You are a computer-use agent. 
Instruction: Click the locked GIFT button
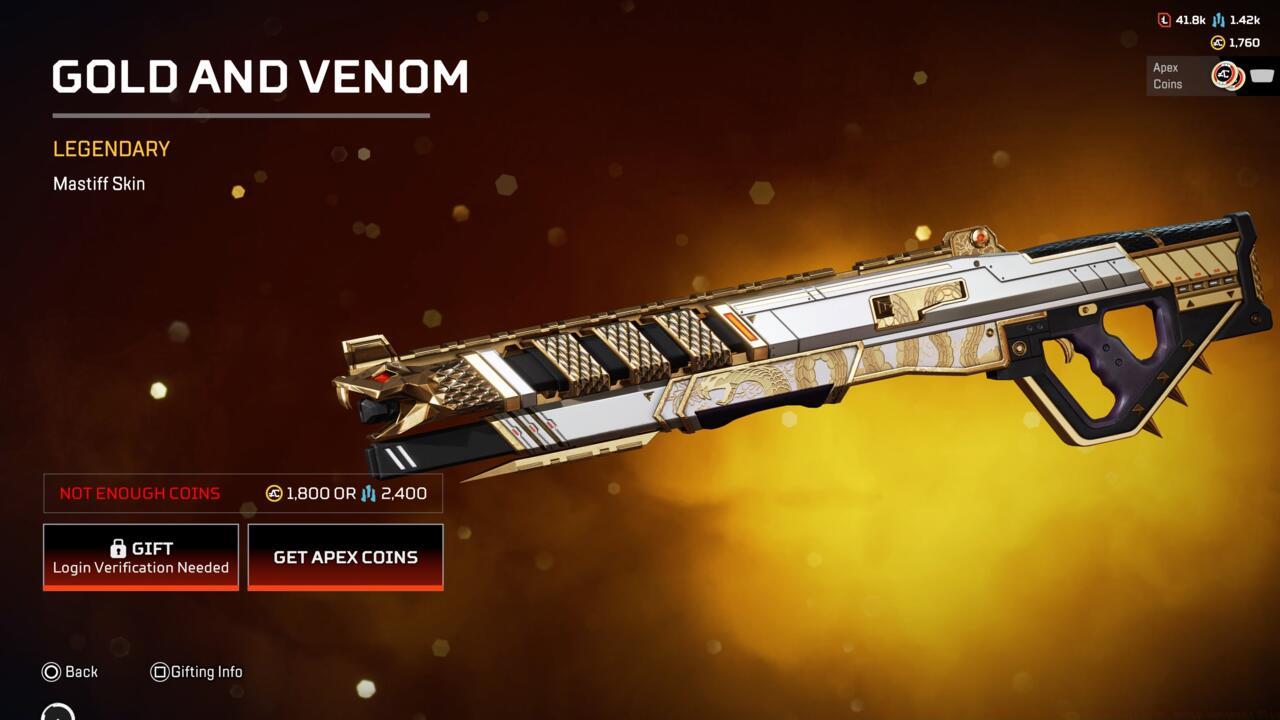click(140, 556)
